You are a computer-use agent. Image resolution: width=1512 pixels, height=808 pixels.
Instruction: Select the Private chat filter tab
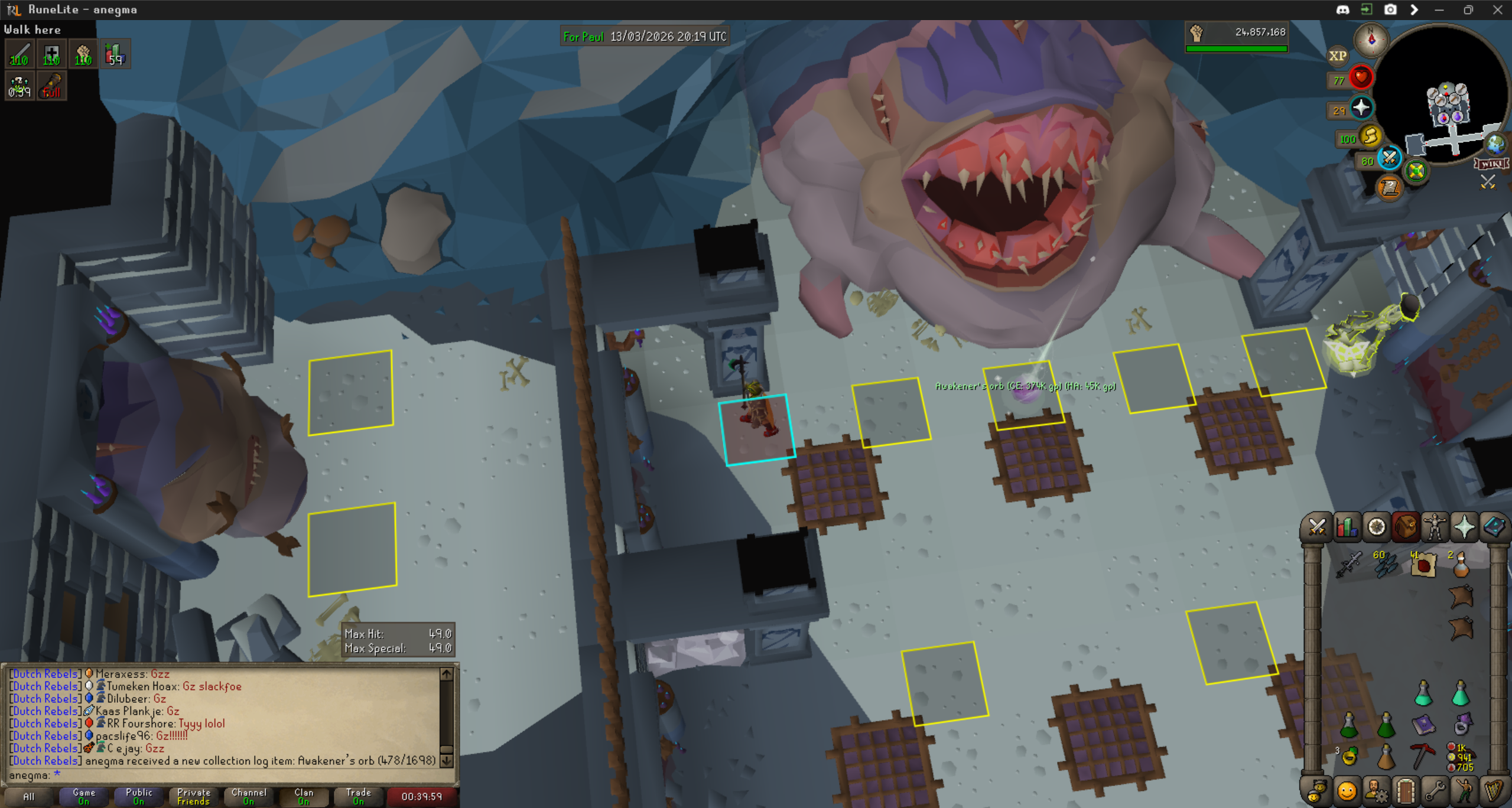tap(194, 796)
